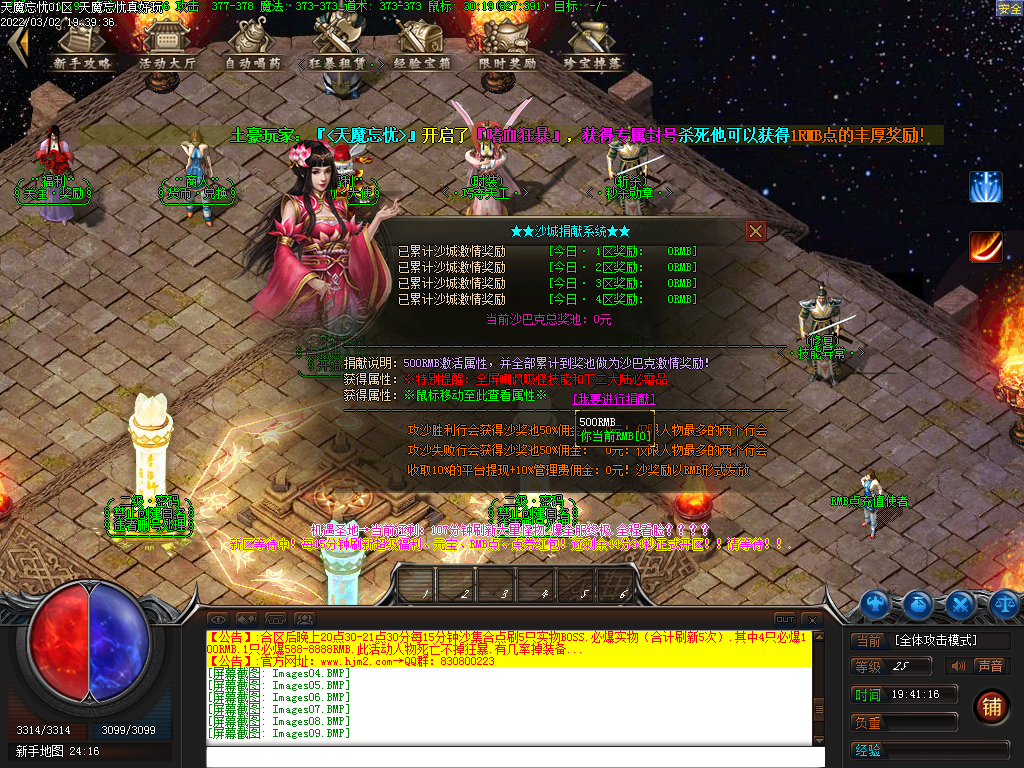Collapse the top menu with the left arrow

(x=16, y=46)
